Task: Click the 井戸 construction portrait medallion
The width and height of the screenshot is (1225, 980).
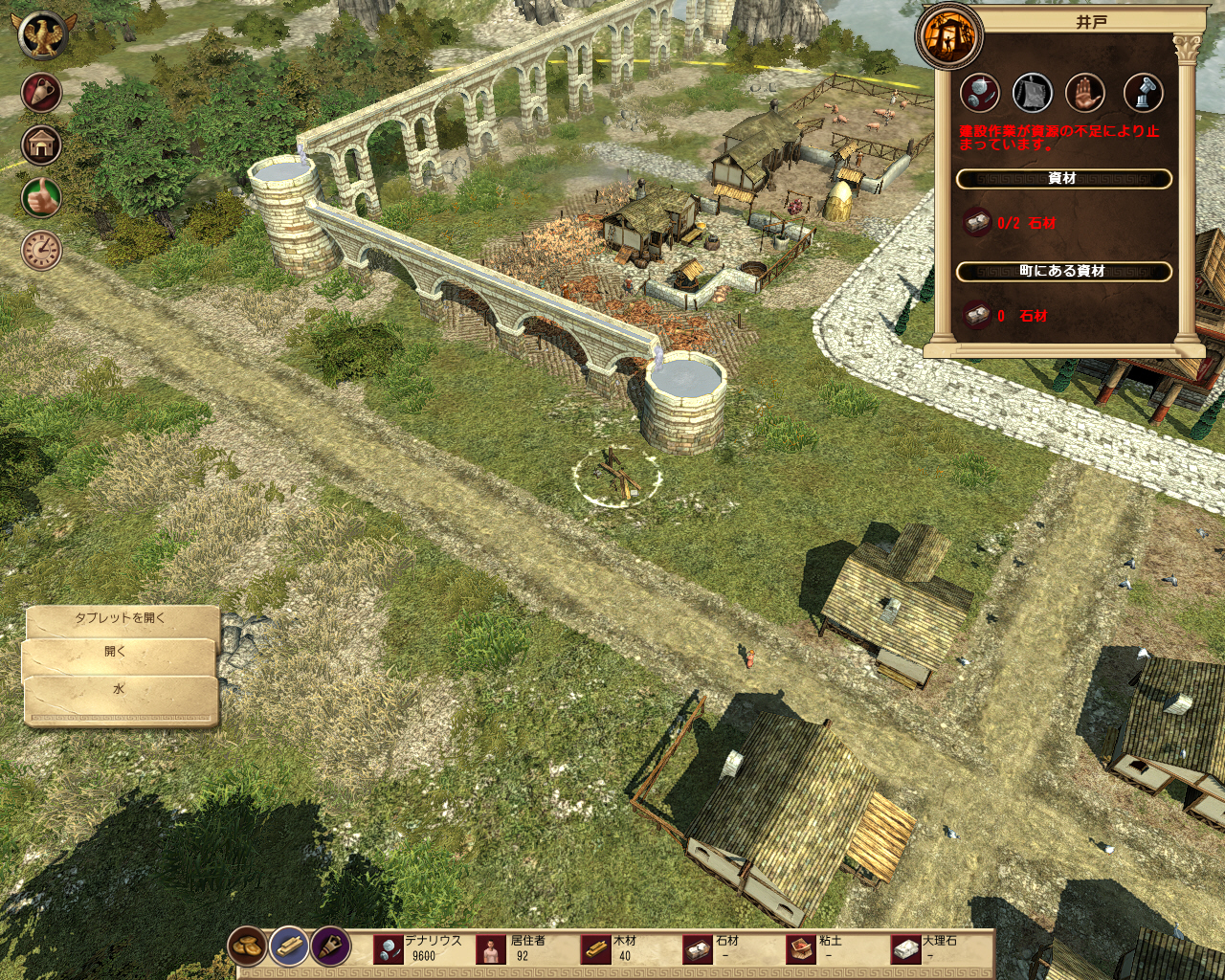Action: [x=949, y=36]
